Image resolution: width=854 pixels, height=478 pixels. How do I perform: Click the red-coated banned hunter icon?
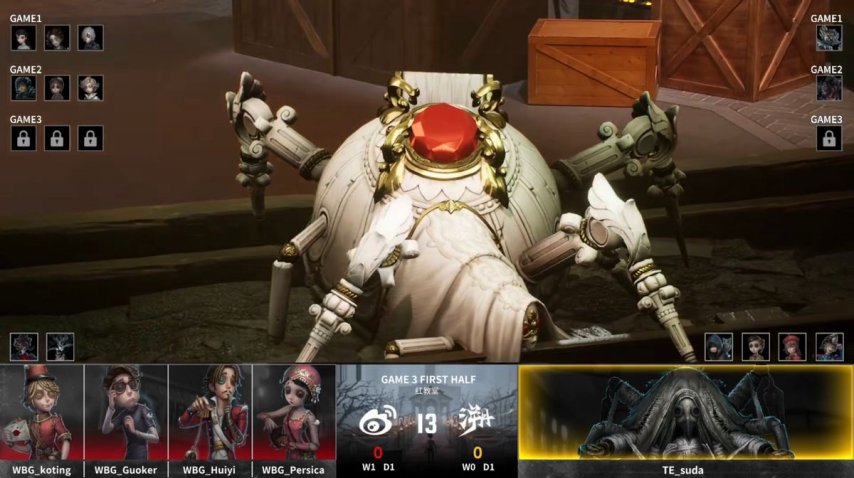pos(24,347)
